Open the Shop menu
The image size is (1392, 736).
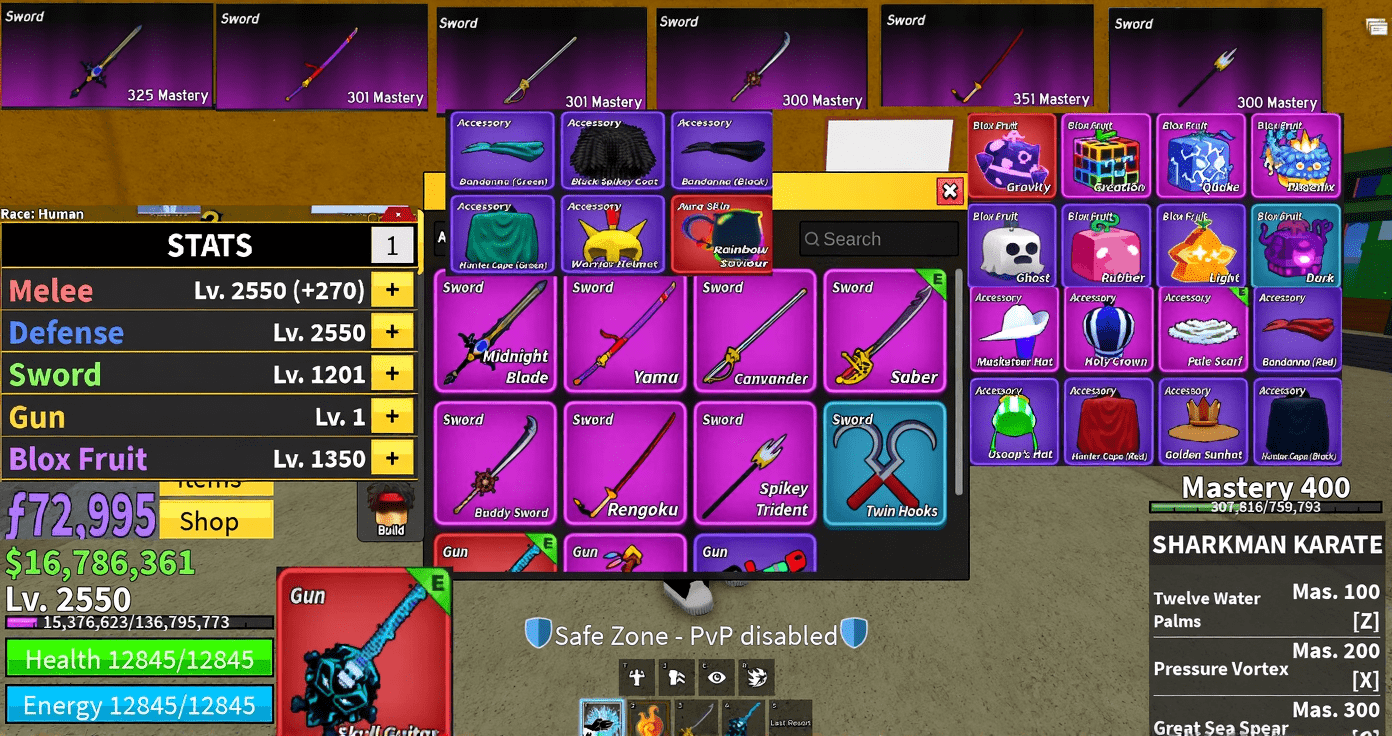point(216,520)
